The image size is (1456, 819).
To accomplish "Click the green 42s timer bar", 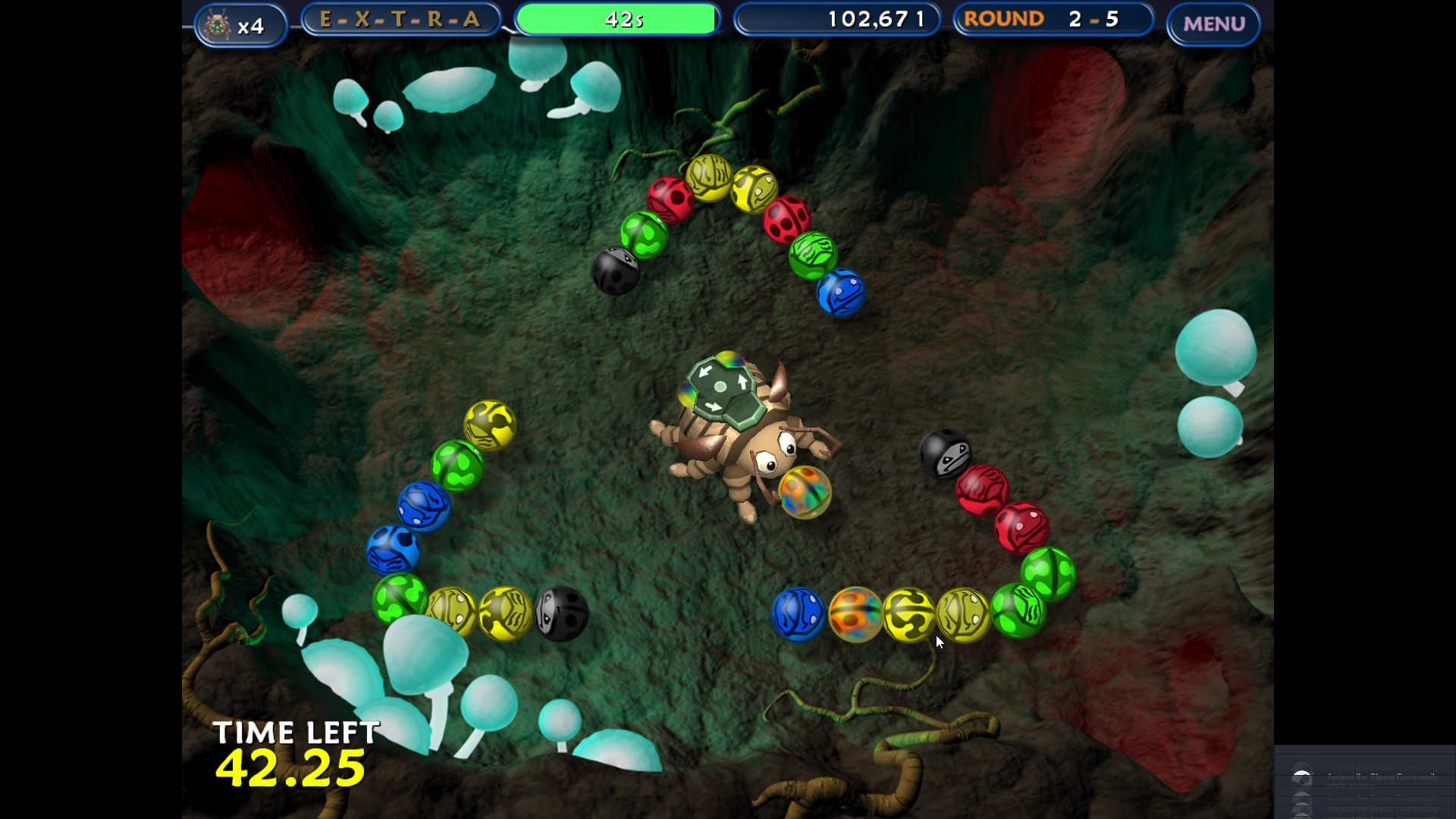I will [617, 19].
